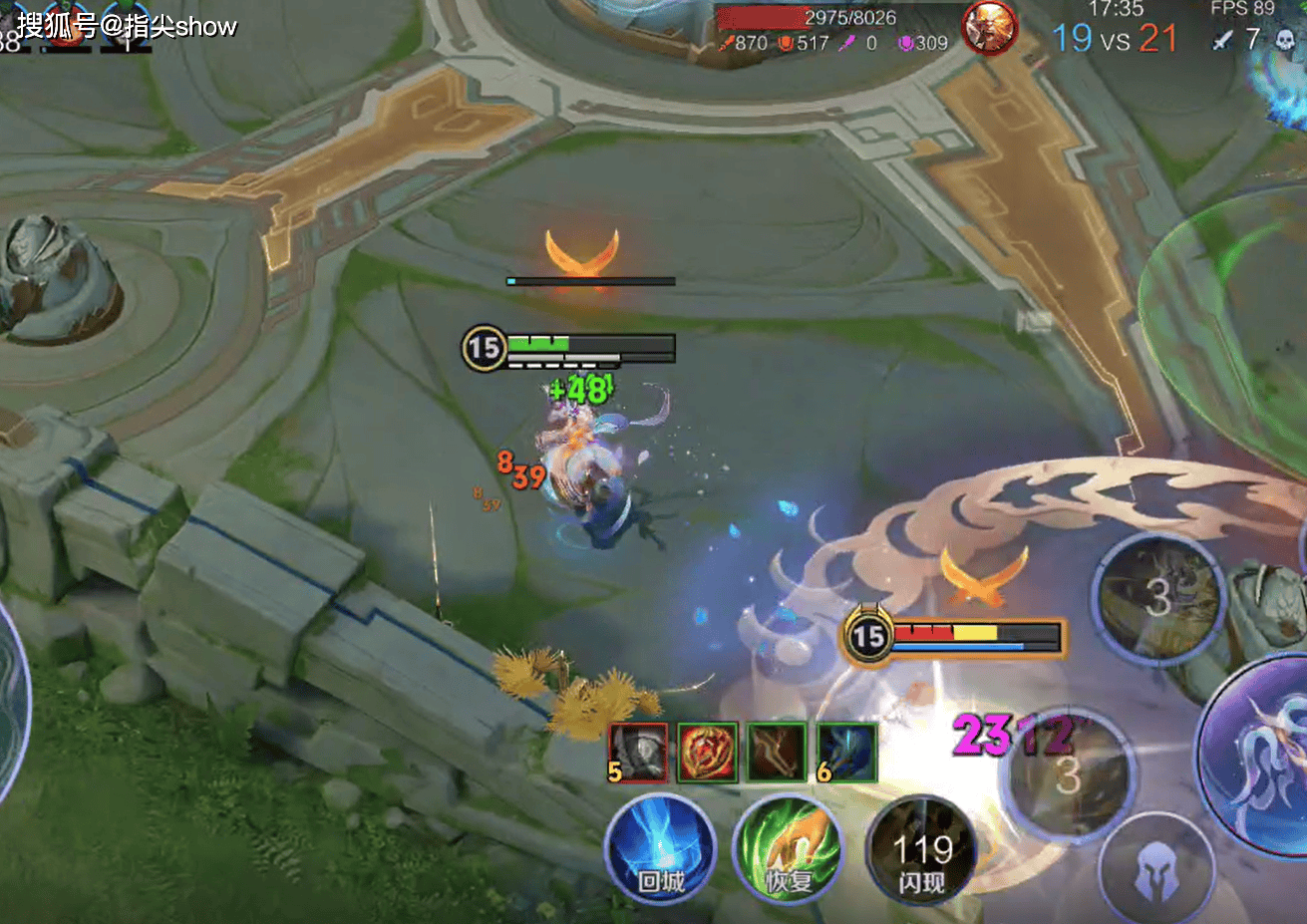Choose the brown branch item icon

[x=777, y=752]
